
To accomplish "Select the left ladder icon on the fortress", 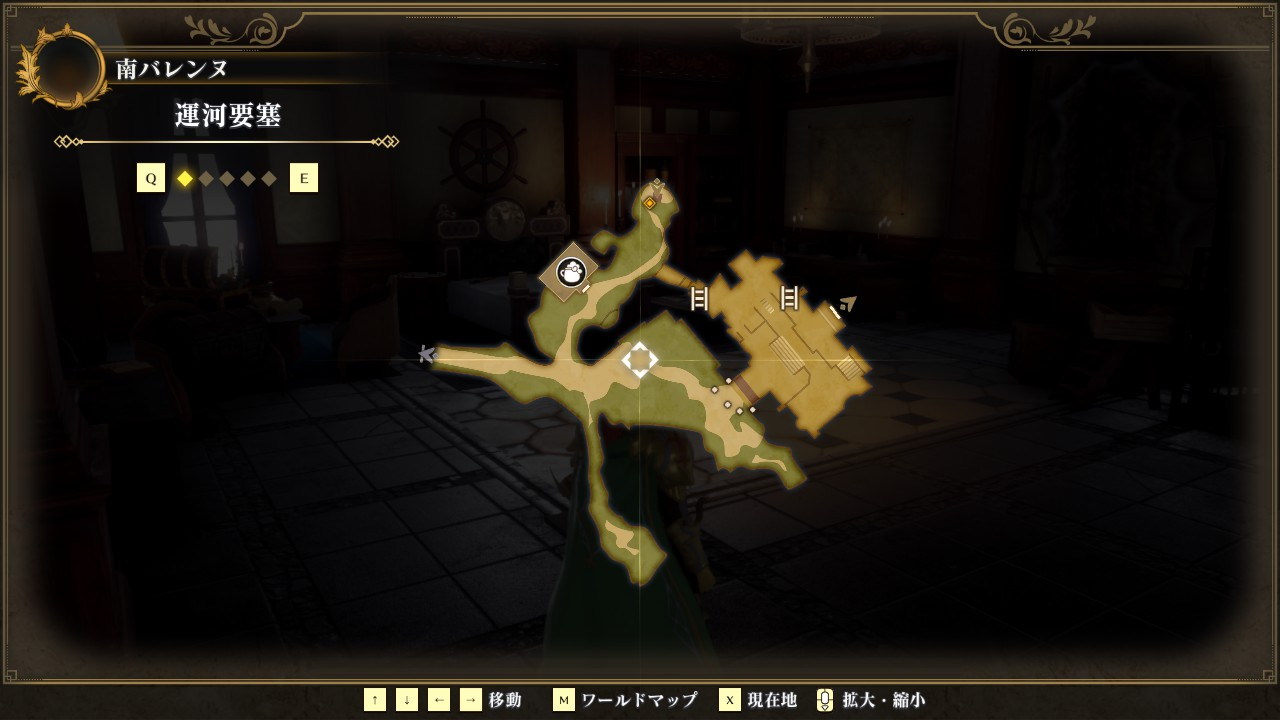I will [x=699, y=298].
